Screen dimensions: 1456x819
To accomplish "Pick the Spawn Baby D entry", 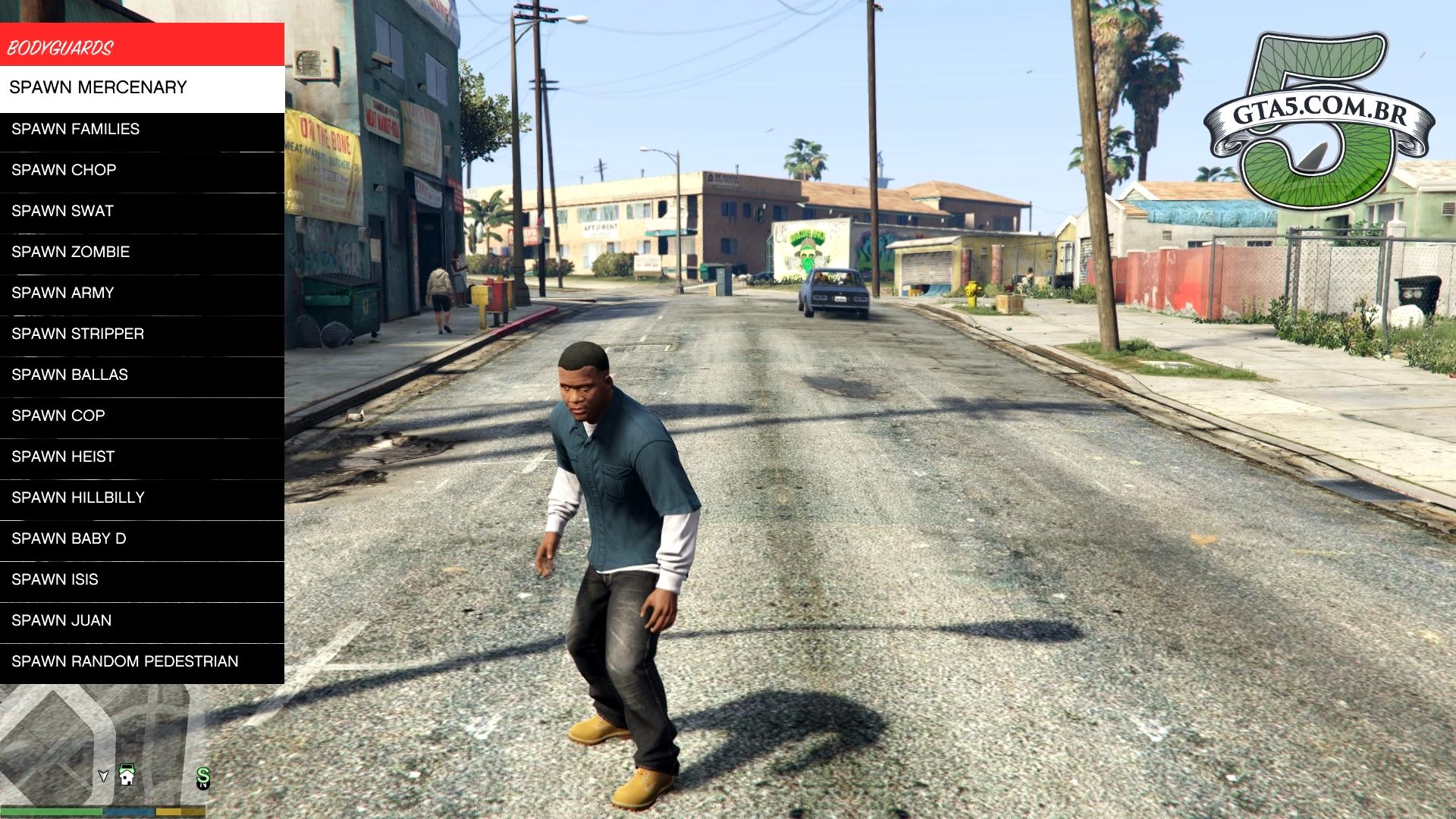I will 142,538.
